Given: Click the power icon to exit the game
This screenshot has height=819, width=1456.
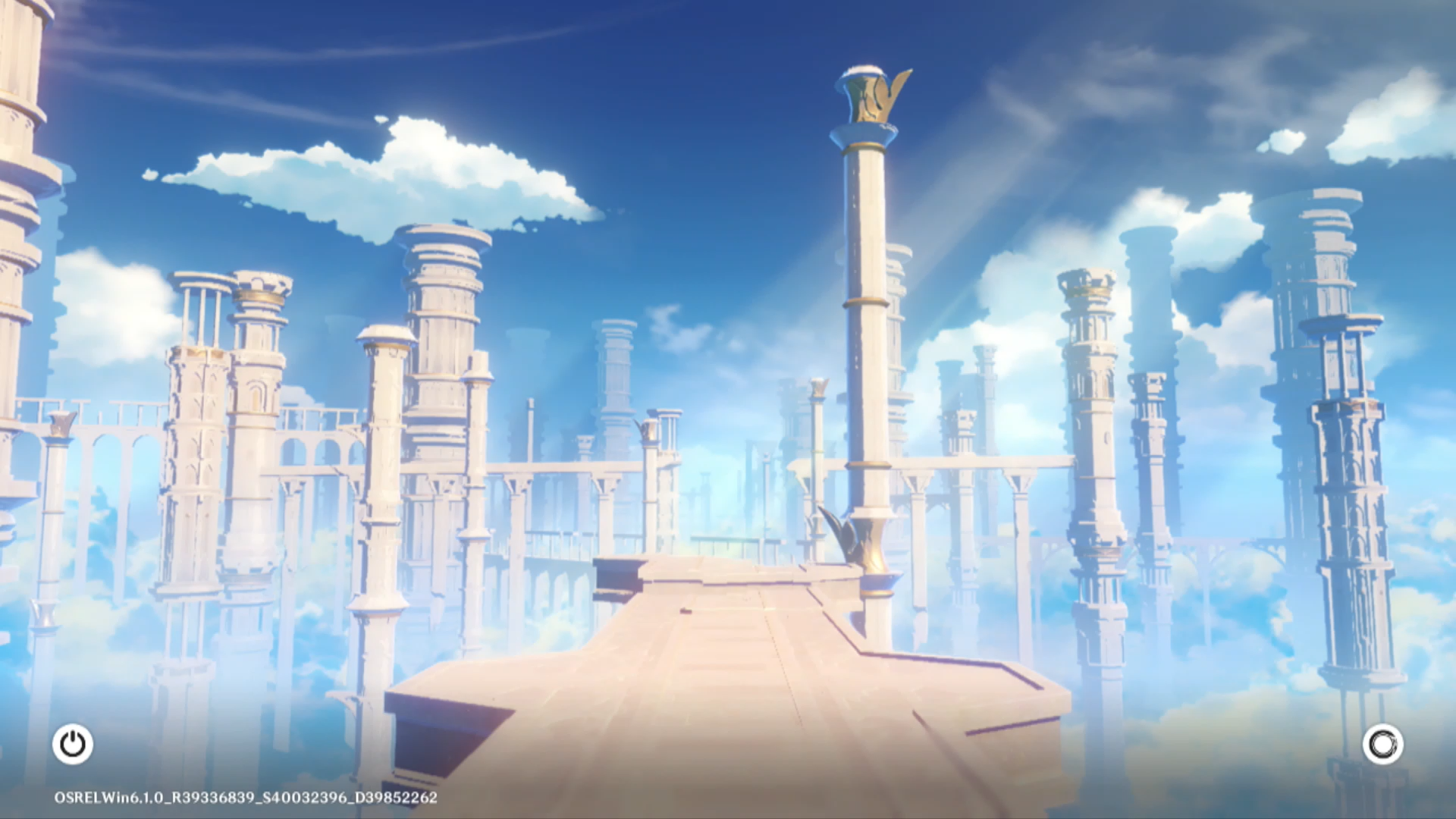Looking at the screenshot, I should (73, 744).
